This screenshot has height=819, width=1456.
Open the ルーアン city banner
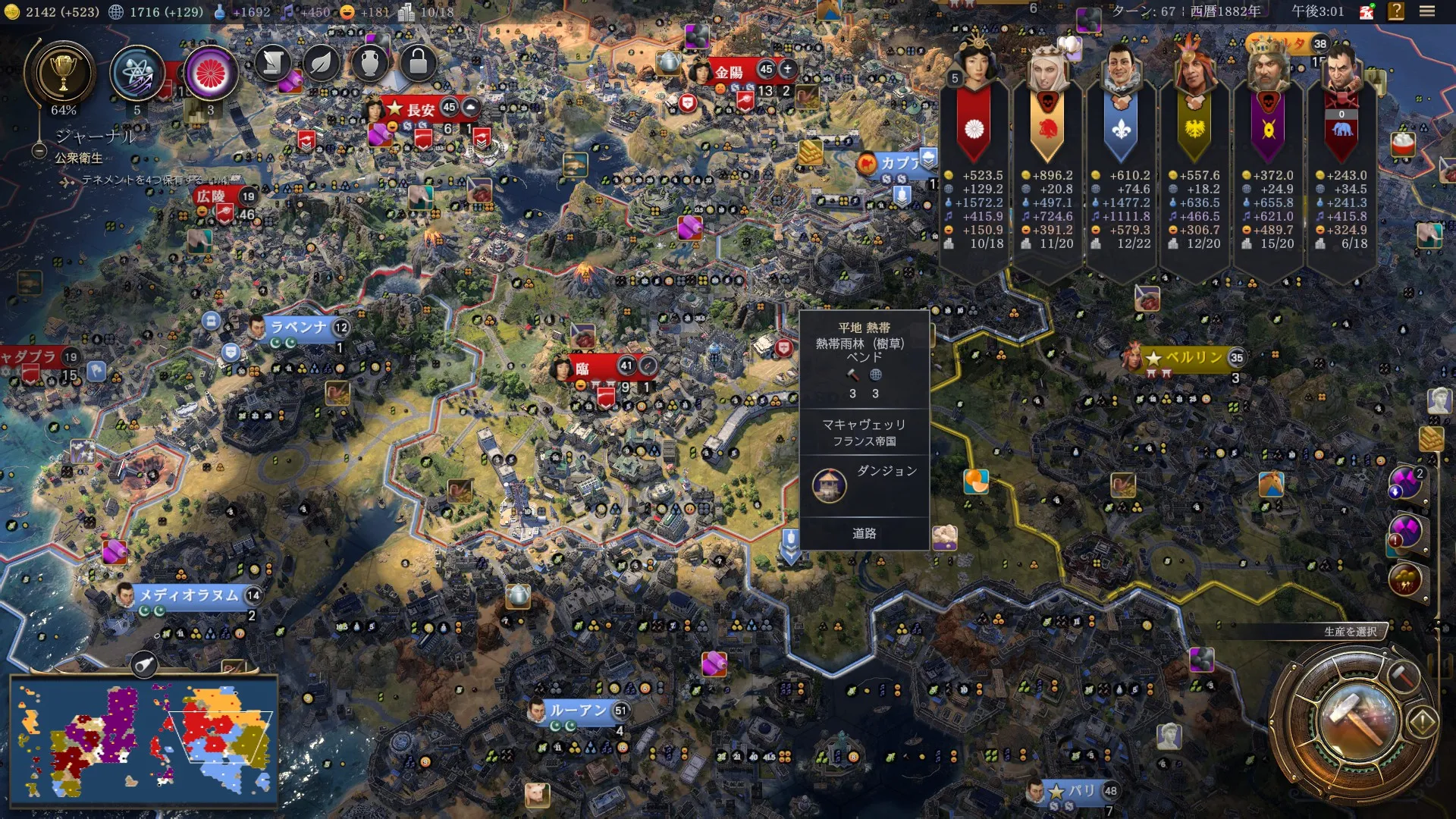(x=579, y=711)
